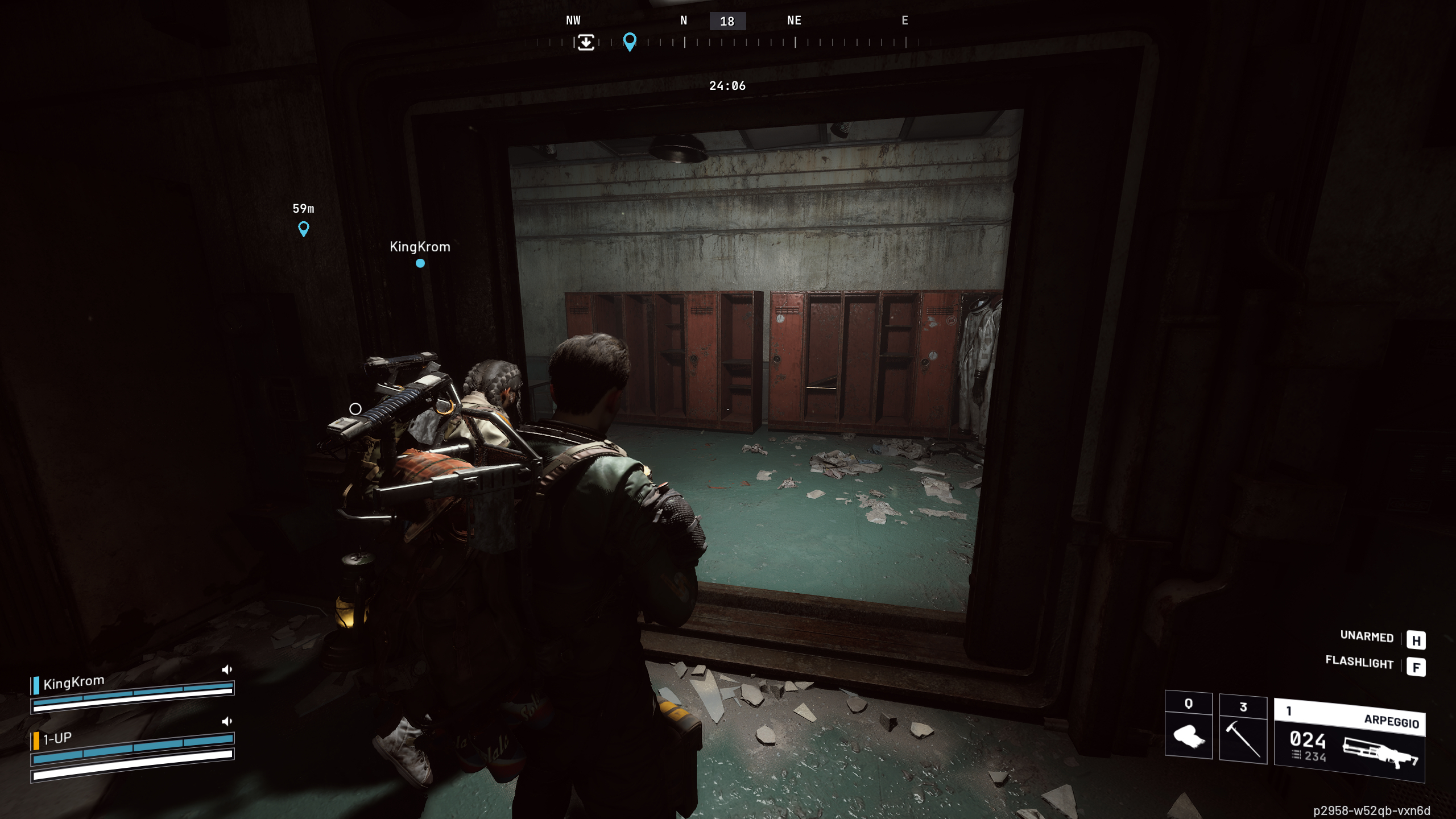Click the blue waypoint marker showing 59m

click(x=304, y=227)
